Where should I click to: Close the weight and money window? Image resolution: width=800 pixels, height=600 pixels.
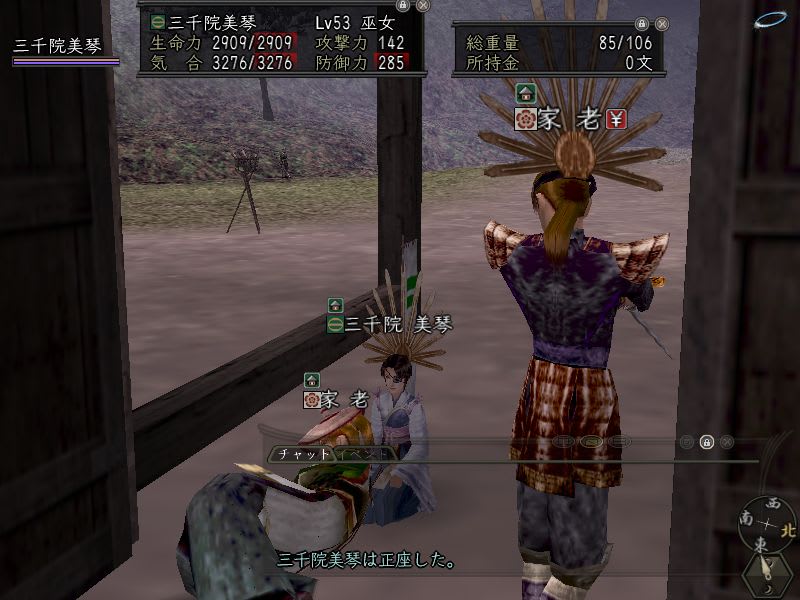[662, 23]
